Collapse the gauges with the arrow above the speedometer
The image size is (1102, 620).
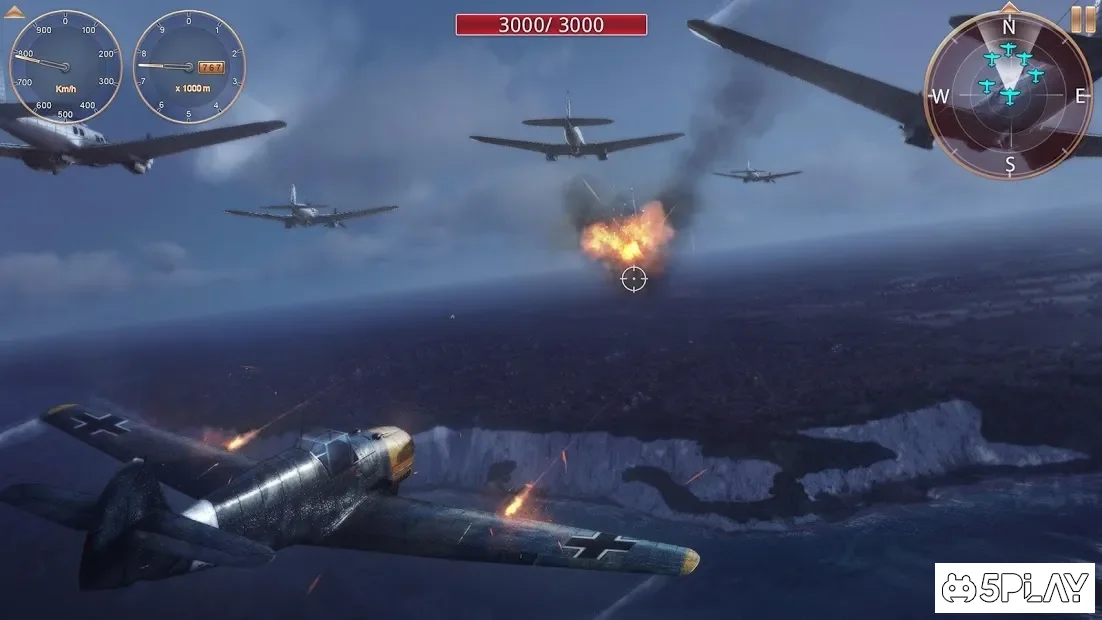pos(15,13)
